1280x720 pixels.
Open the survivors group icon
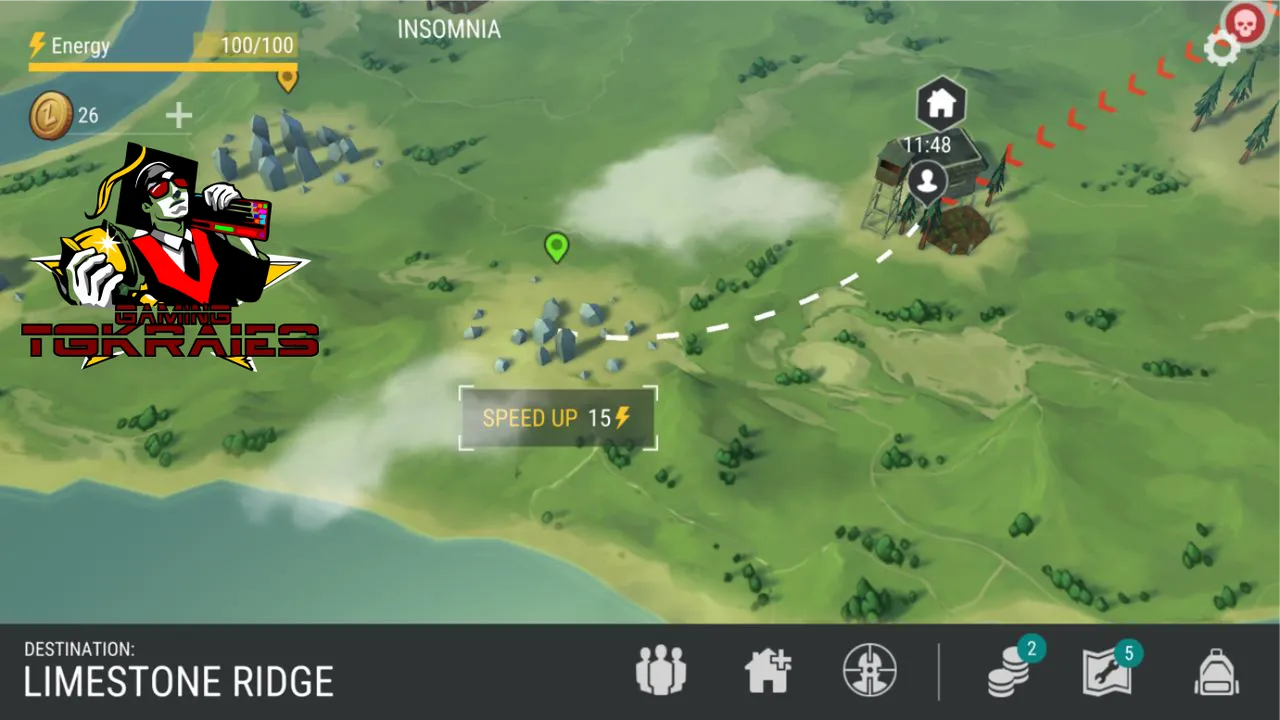661,670
